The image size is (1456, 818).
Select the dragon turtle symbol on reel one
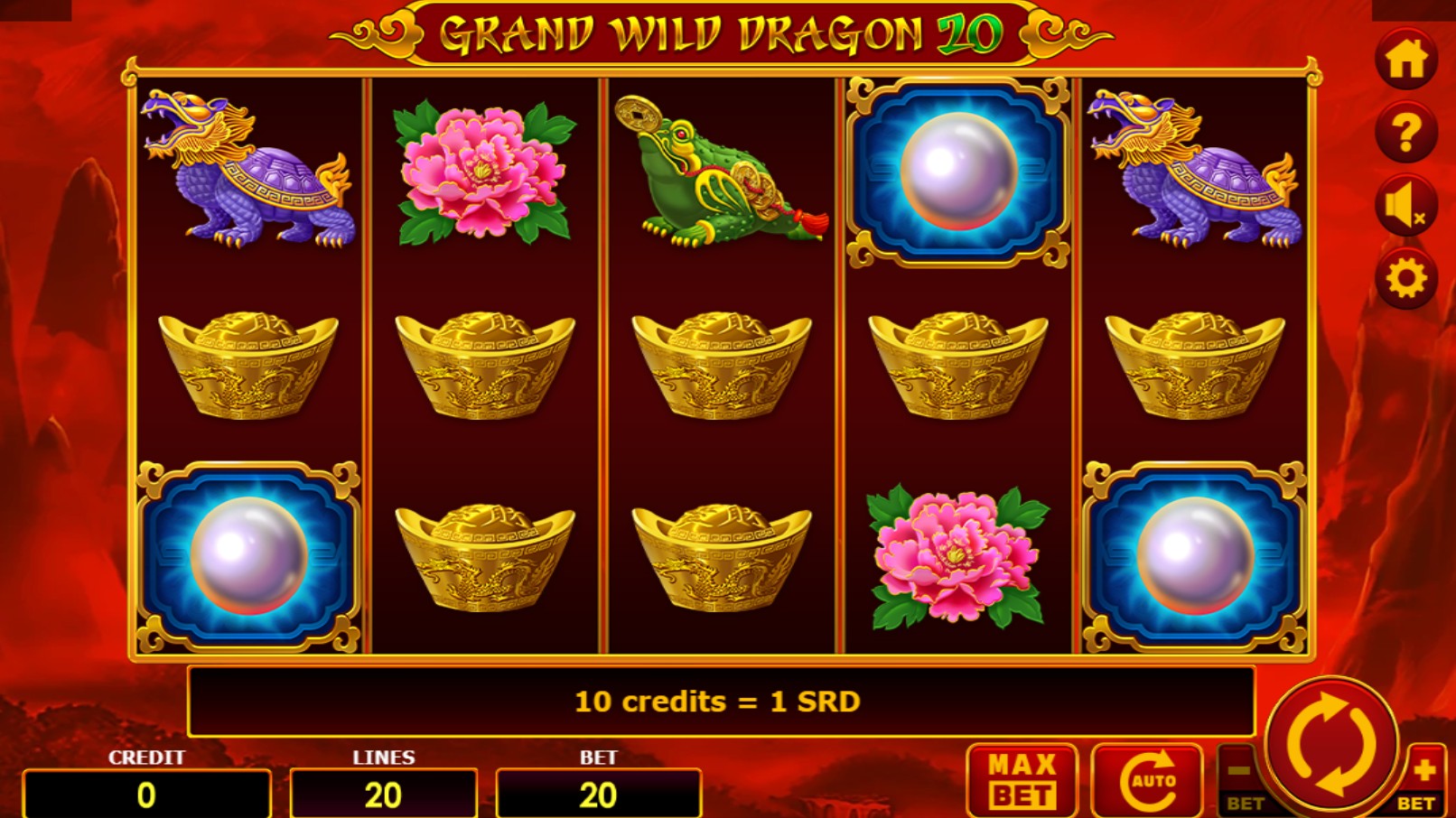[x=250, y=172]
